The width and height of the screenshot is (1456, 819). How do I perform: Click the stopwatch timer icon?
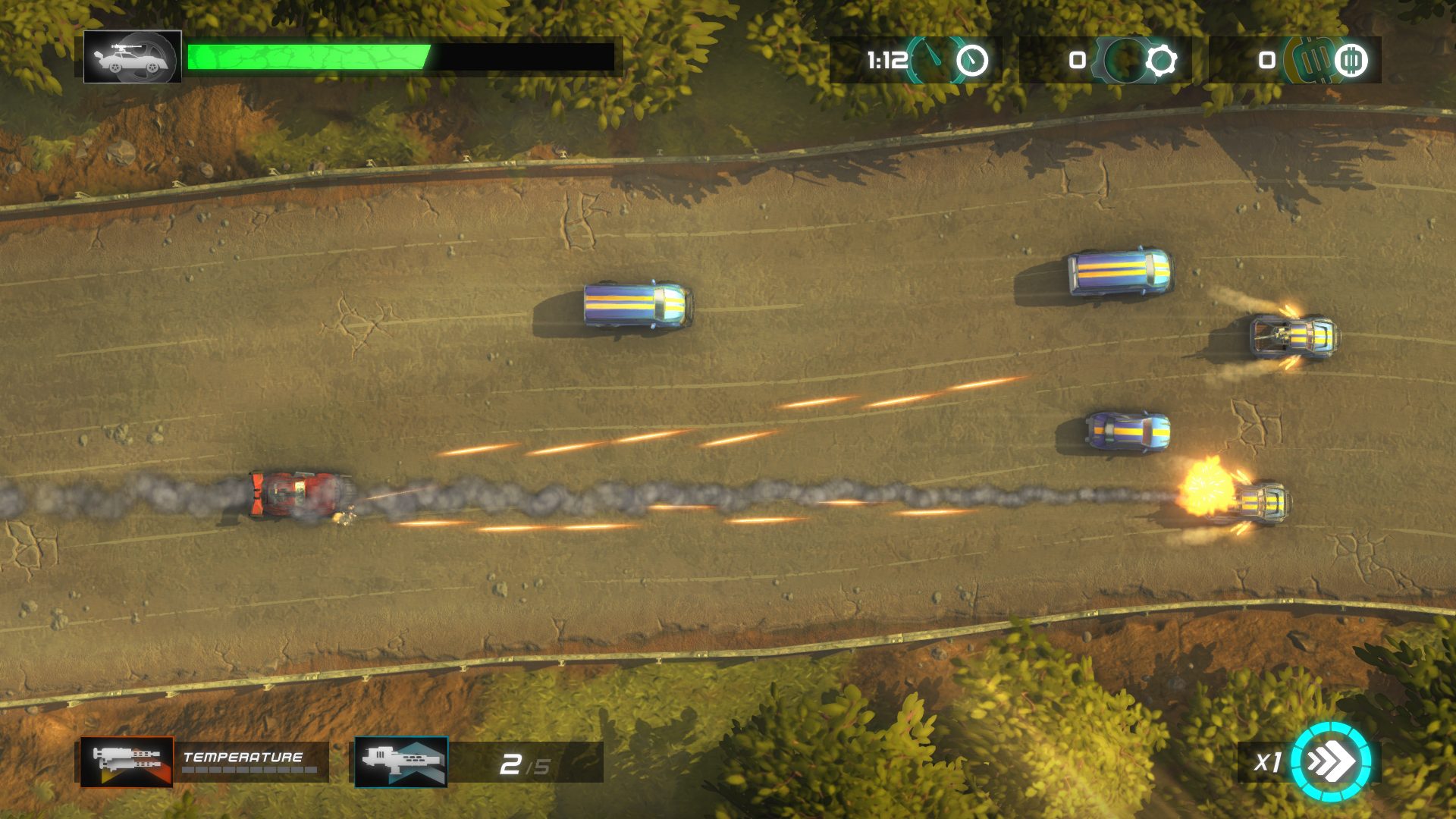click(x=971, y=60)
